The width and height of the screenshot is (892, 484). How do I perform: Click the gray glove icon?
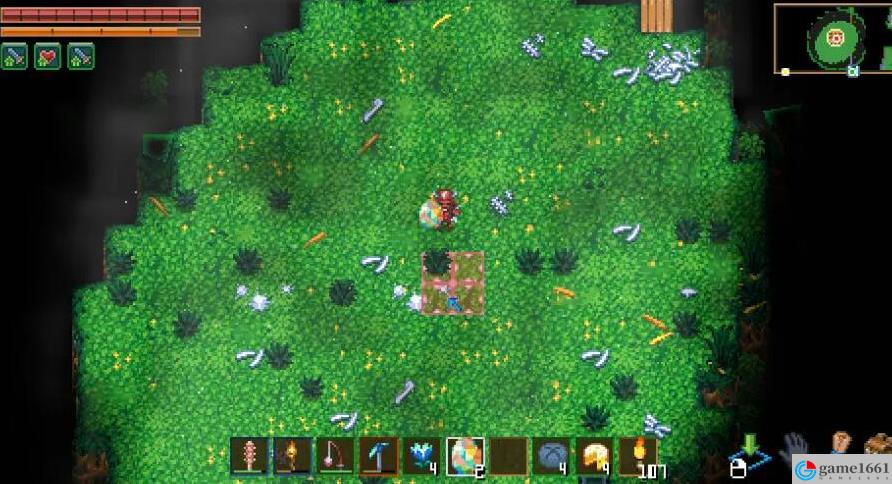[x=795, y=444]
